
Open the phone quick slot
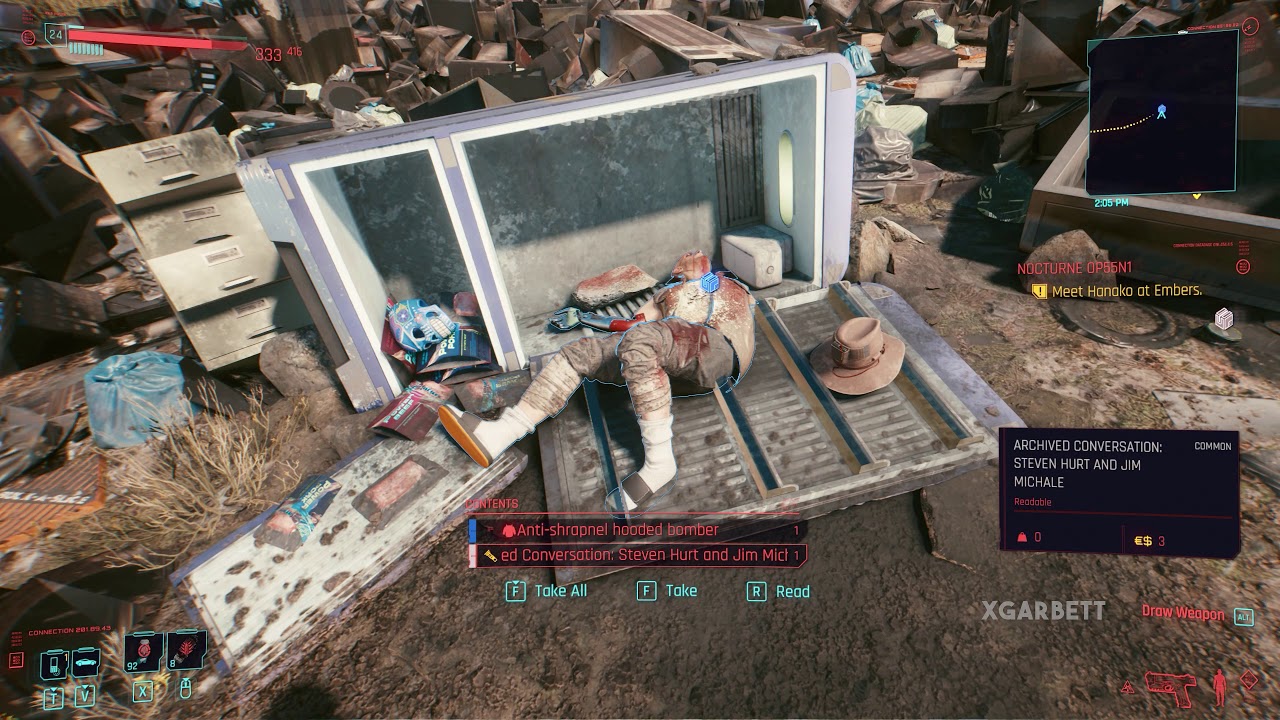click(x=54, y=664)
